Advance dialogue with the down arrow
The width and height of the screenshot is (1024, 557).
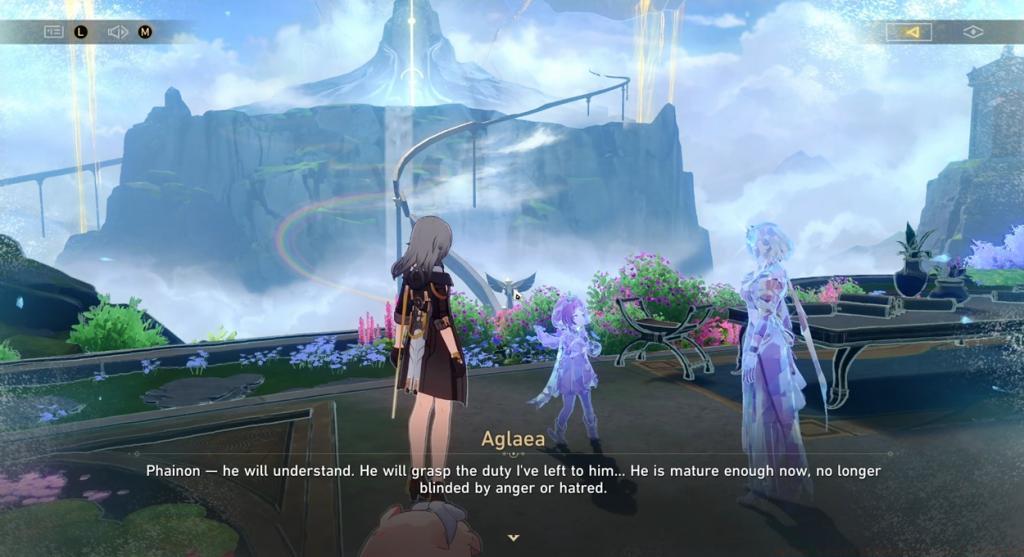(x=513, y=538)
